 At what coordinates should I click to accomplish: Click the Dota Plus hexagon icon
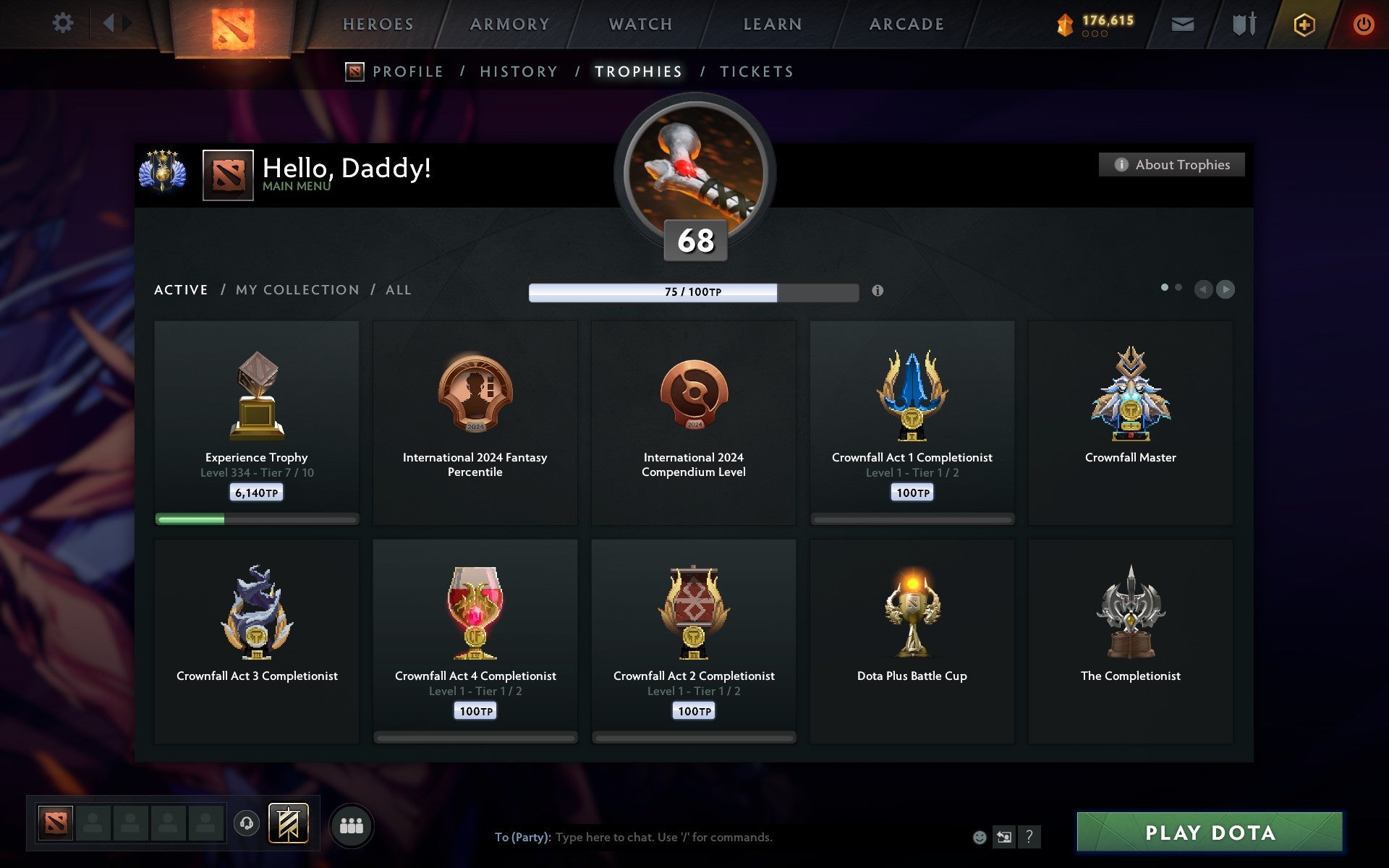click(1302, 23)
